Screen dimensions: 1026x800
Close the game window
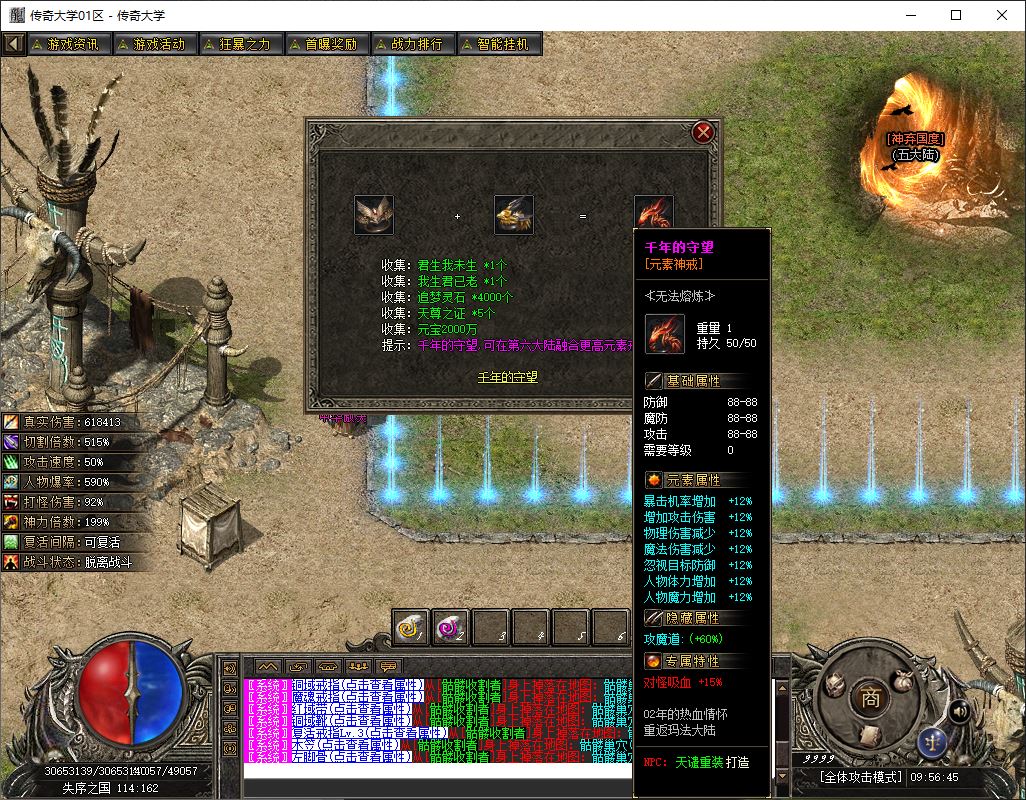(x=1002, y=15)
